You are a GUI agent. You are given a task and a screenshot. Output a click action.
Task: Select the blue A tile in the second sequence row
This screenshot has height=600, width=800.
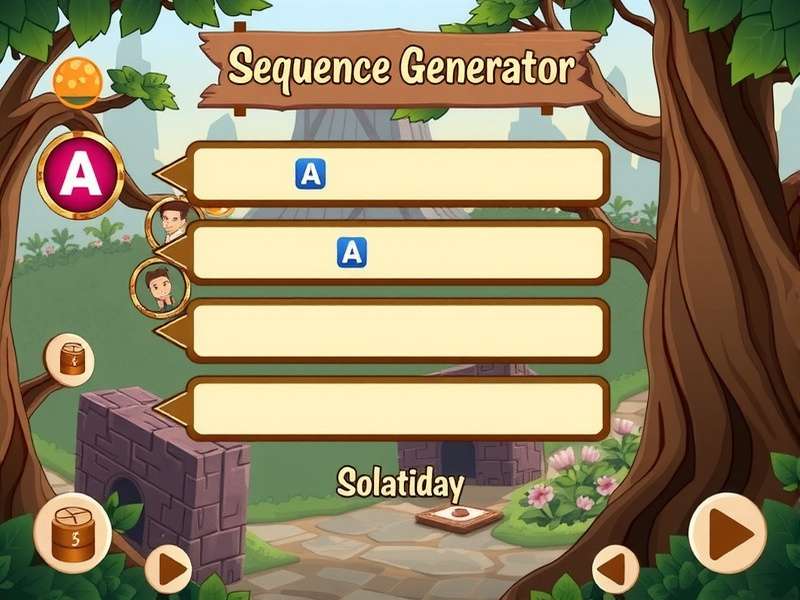(x=352, y=252)
